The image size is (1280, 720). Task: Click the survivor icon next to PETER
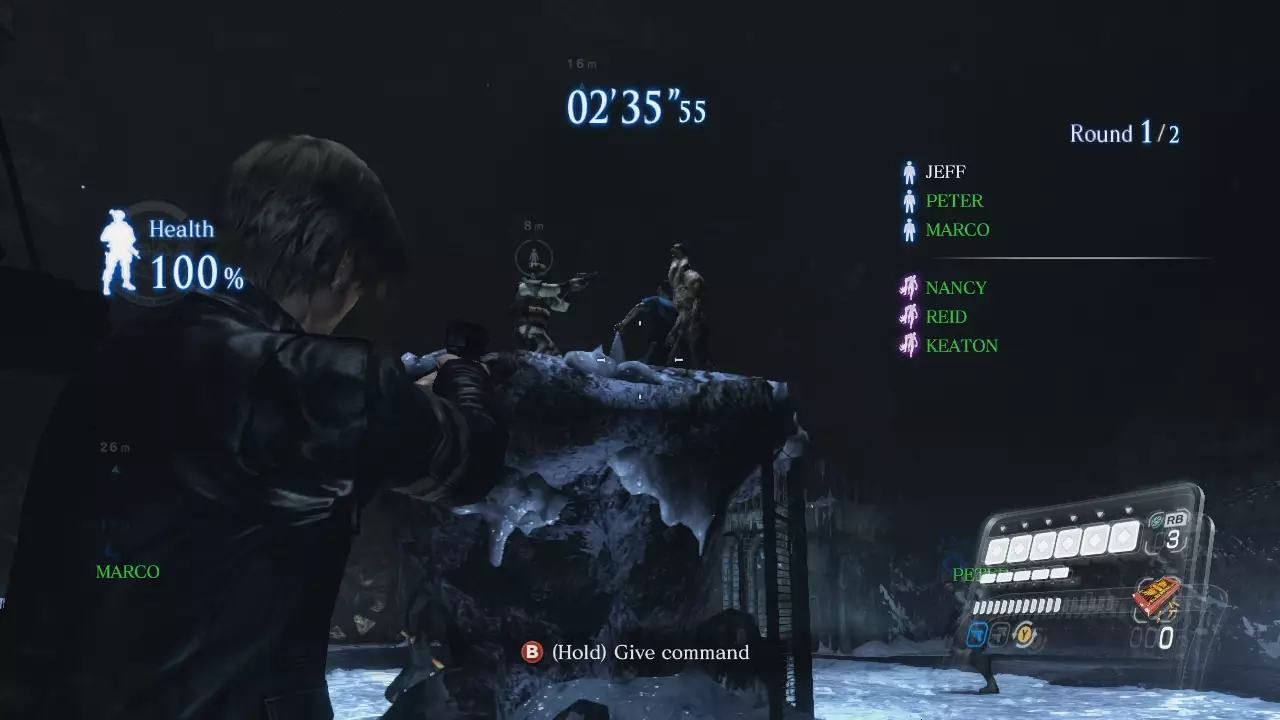(909, 200)
